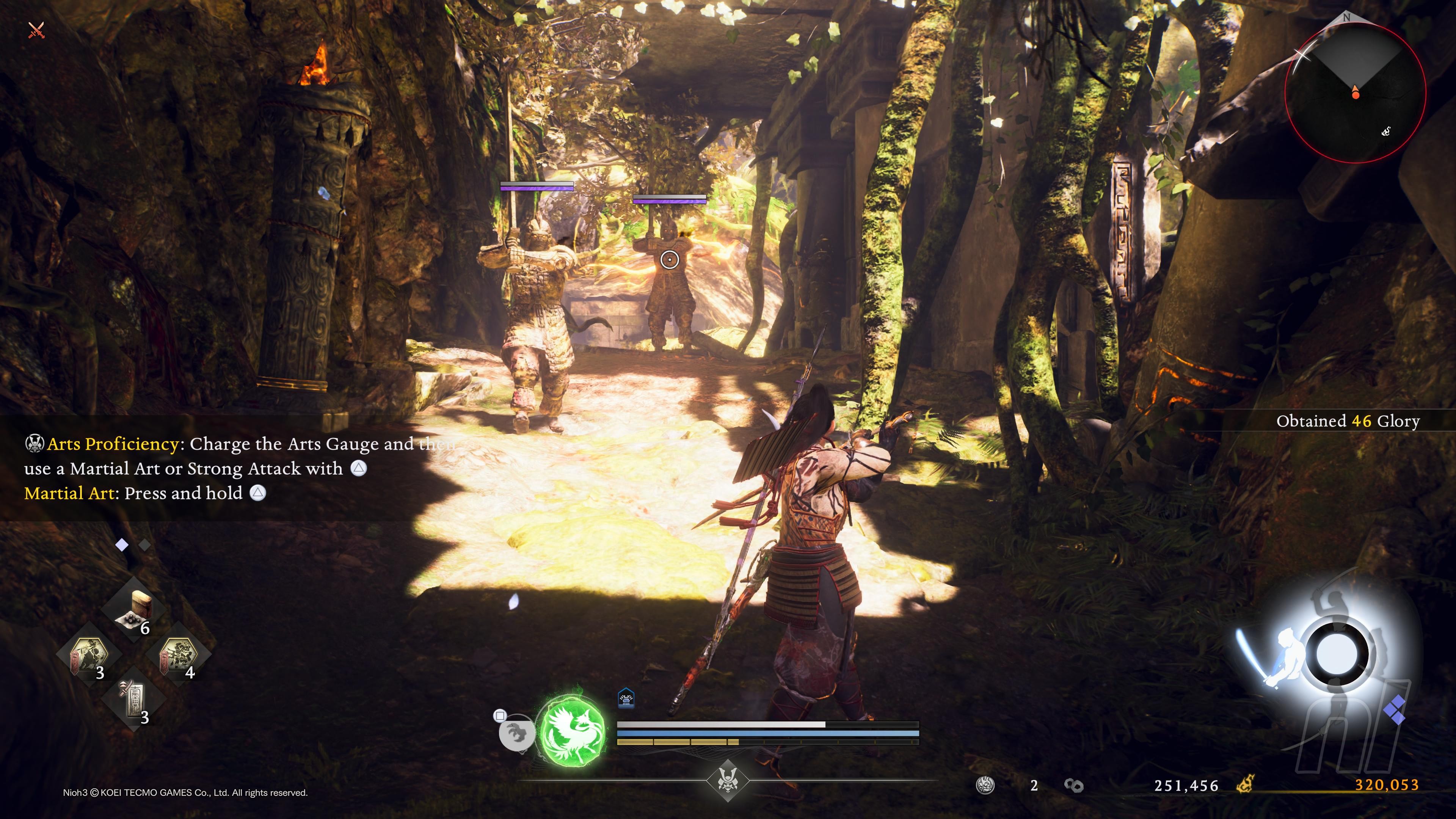Click the blue diamond markers beside the stance orb
This screenshot has height=819, width=1456.
click(x=1395, y=711)
